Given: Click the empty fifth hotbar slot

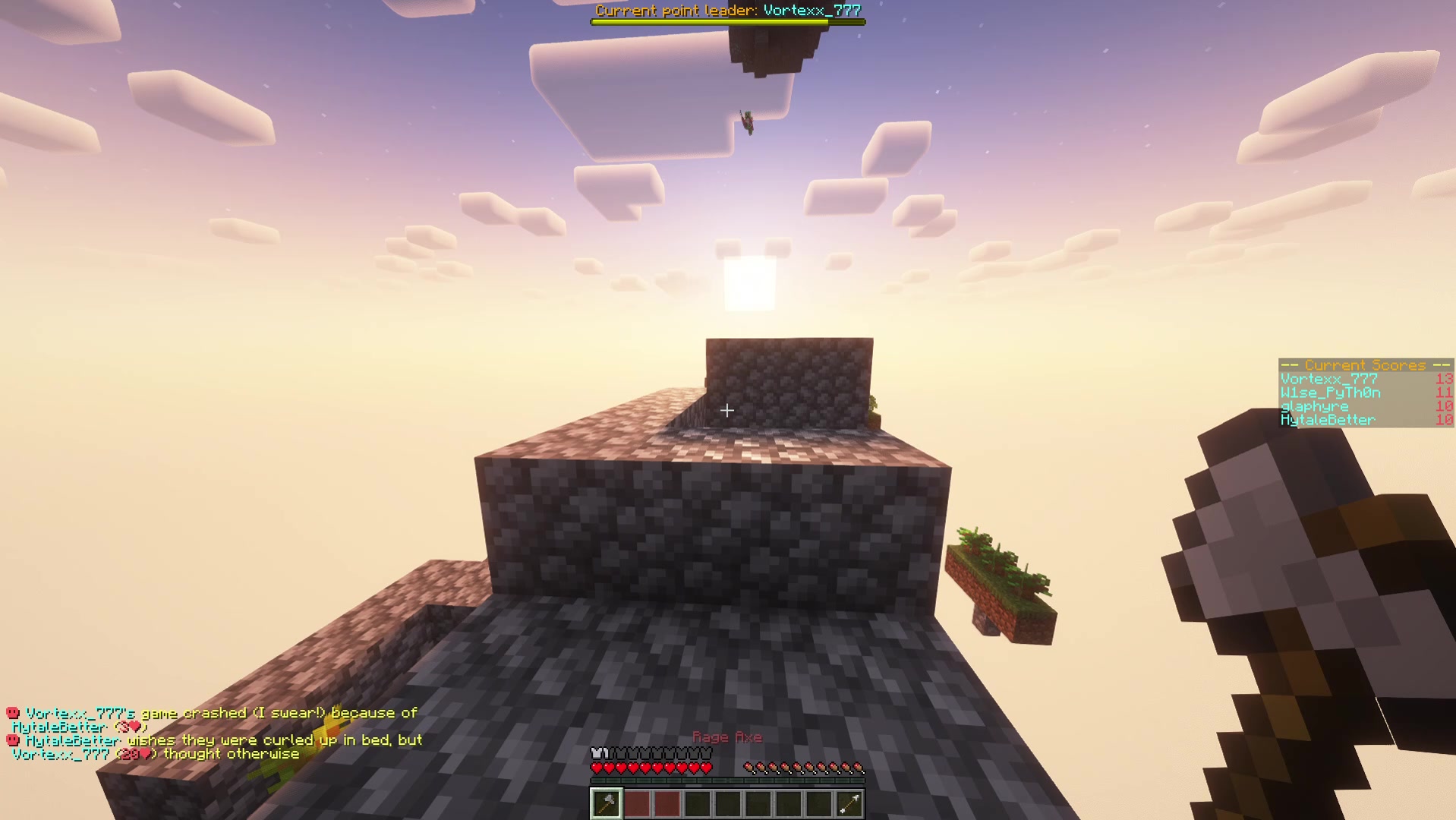Looking at the screenshot, I should [727, 803].
